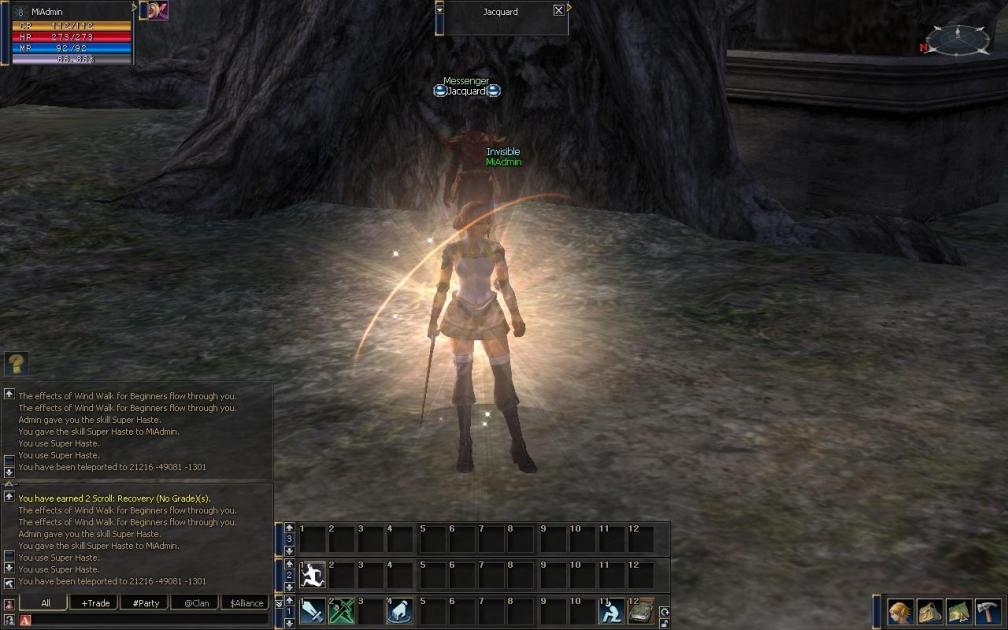The height and width of the screenshot is (630, 1008).
Task: Open the inventory bag icon
Action: (930, 612)
